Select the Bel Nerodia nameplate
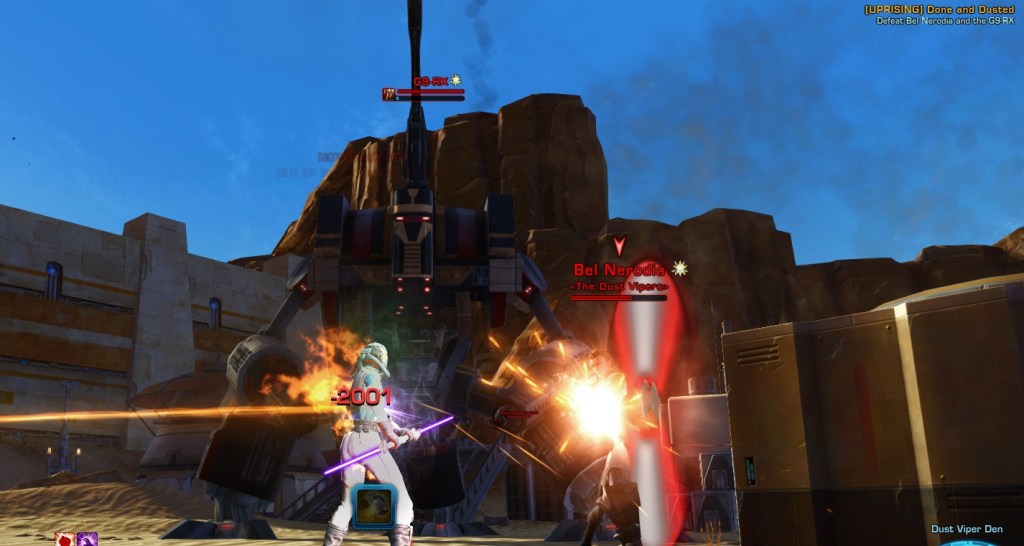 coord(618,270)
